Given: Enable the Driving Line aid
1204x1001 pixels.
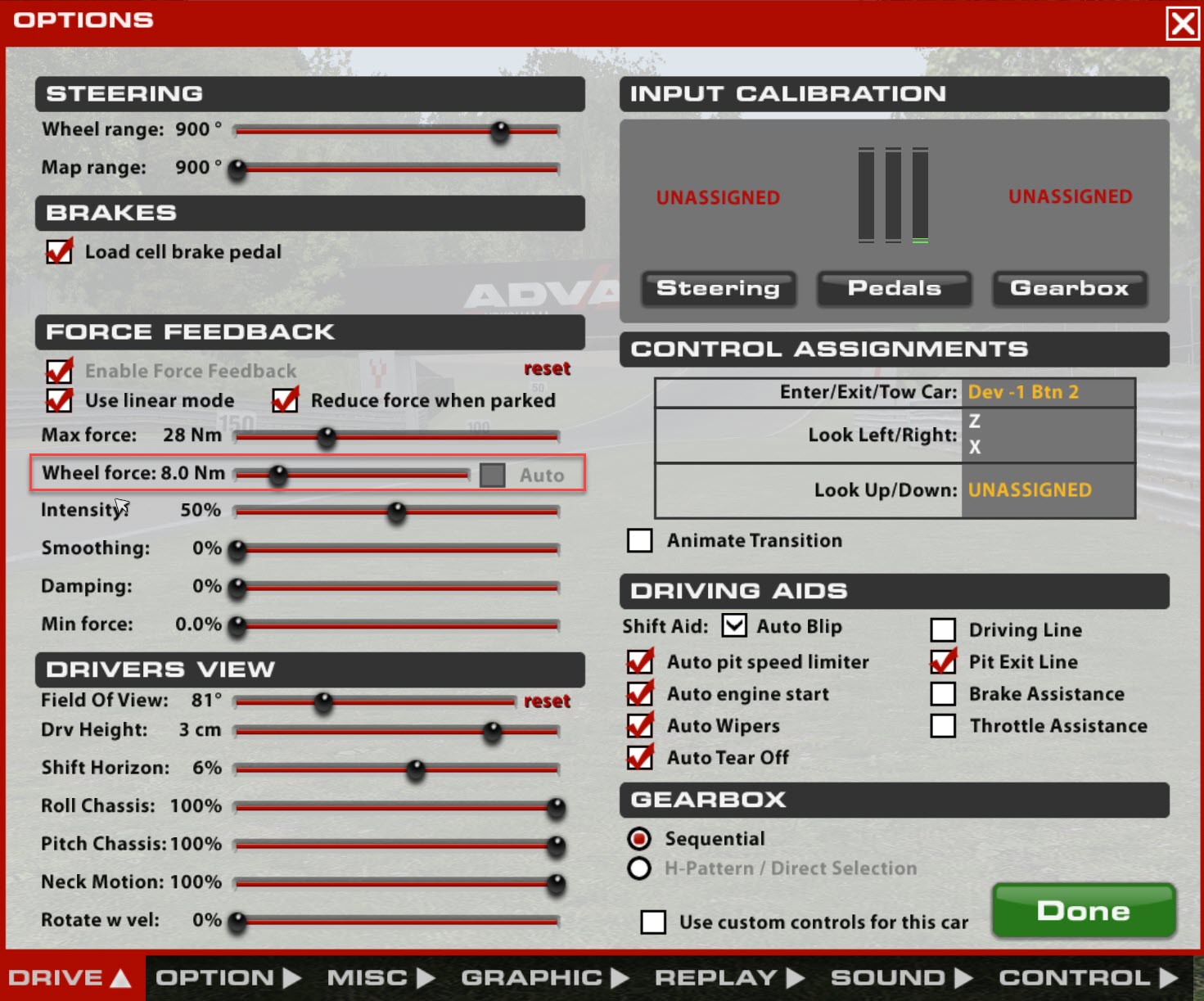Looking at the screenshot, I should click(942, 629).
